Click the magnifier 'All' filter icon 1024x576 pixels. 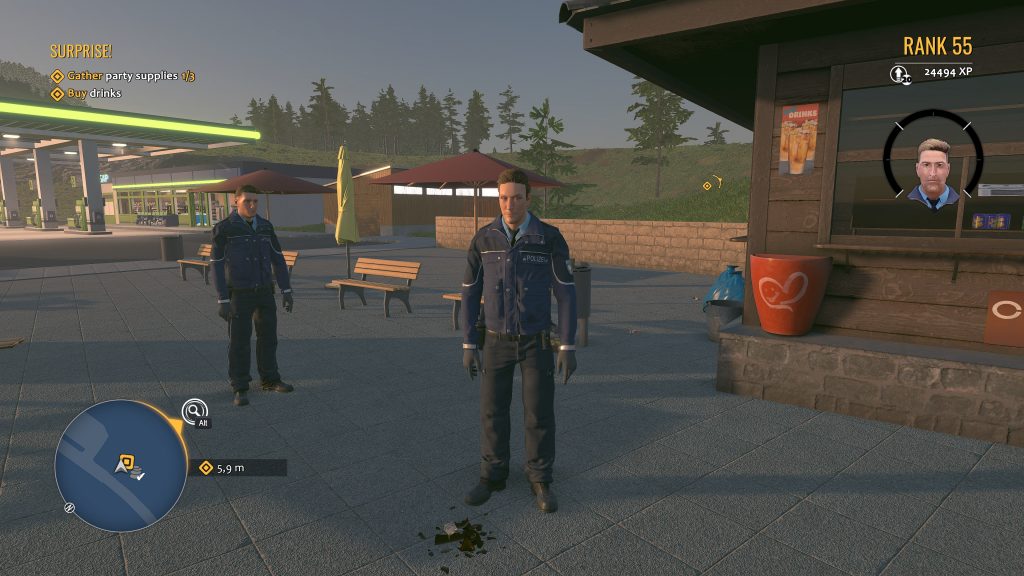click(x=194, y=410)
